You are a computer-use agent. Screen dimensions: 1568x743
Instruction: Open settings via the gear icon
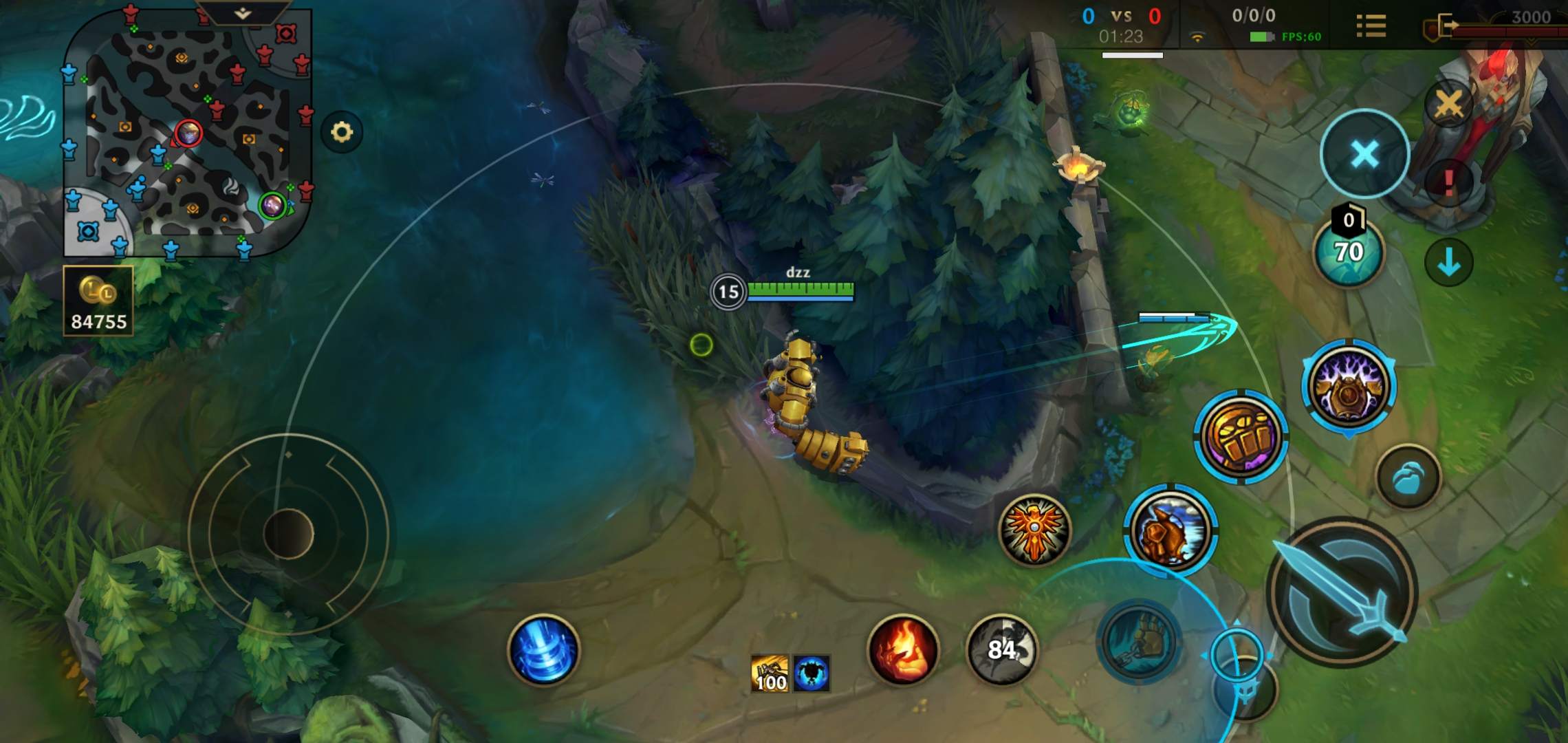342,131
